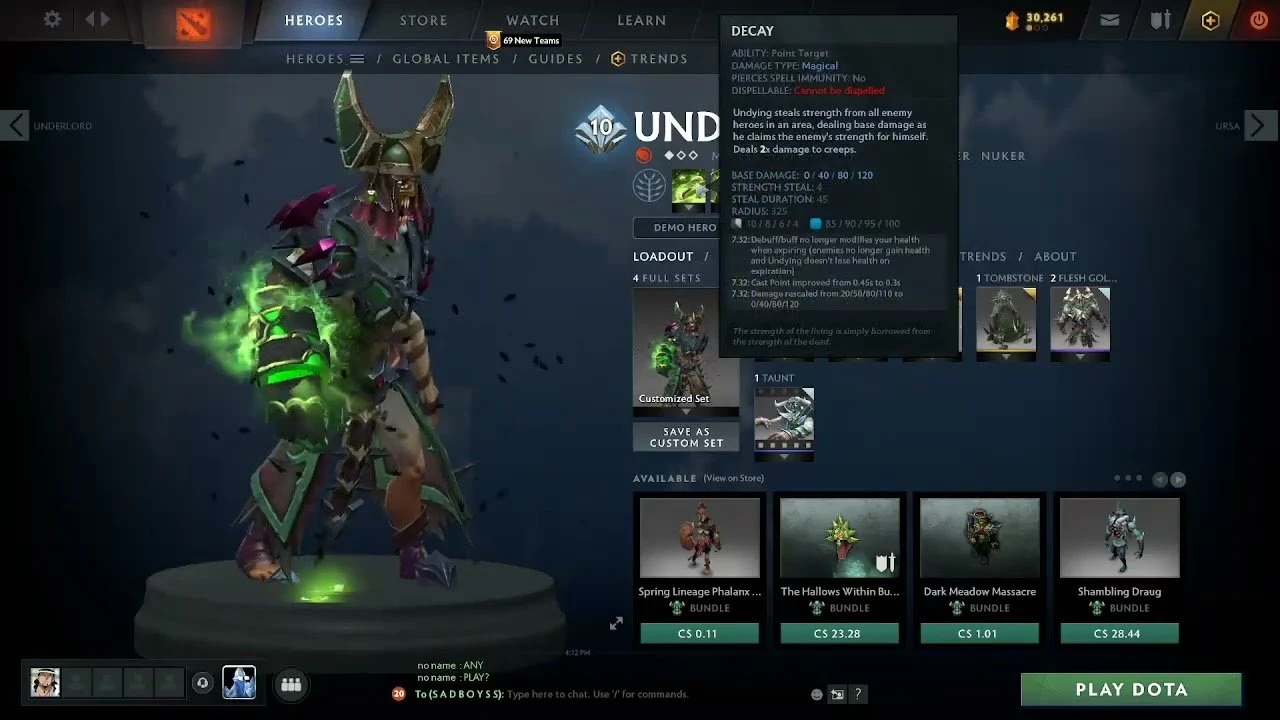Open the settings gear menu
The image size is (1280, 720).
(x=52, y=19)
